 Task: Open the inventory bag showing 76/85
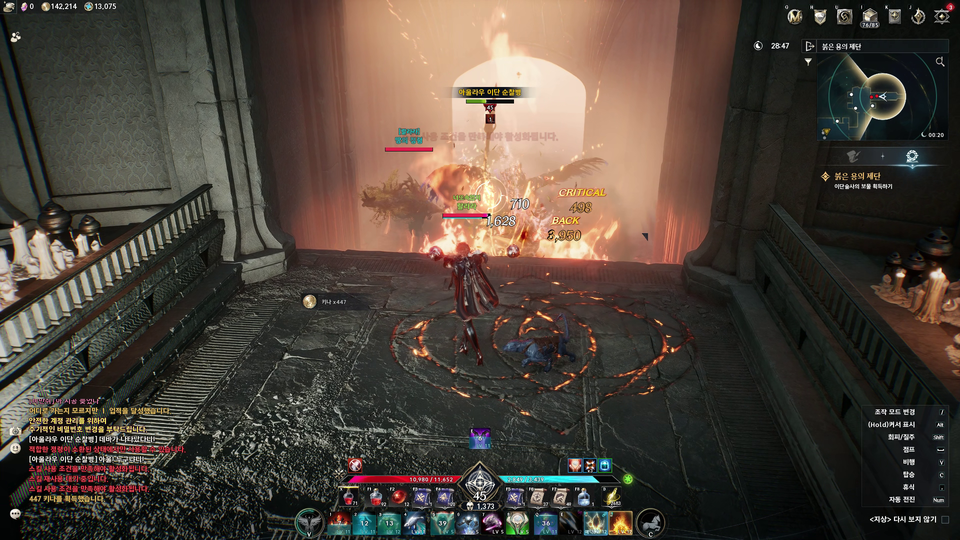coord(870,16)
